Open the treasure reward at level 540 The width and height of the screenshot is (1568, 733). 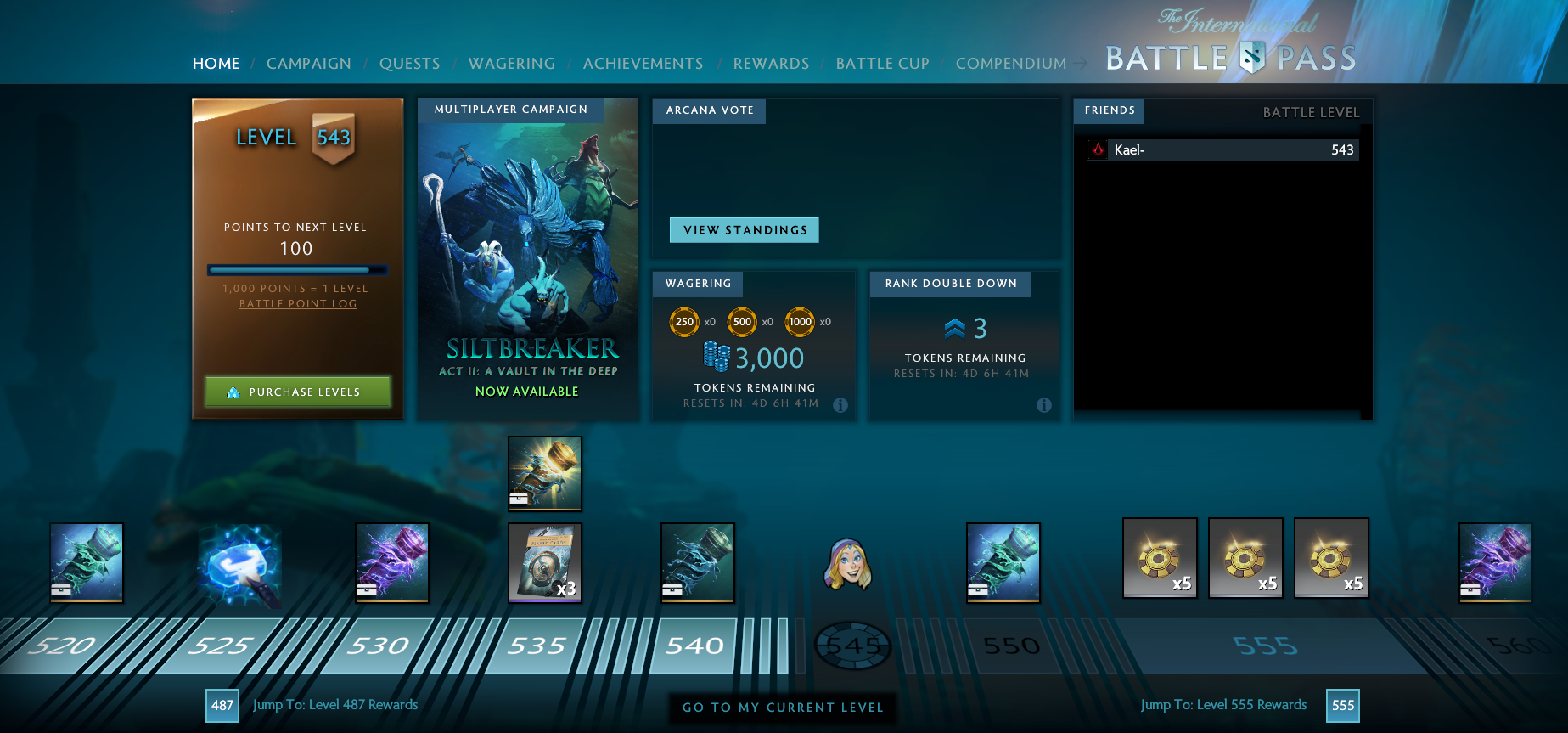(x=697, y=562)
